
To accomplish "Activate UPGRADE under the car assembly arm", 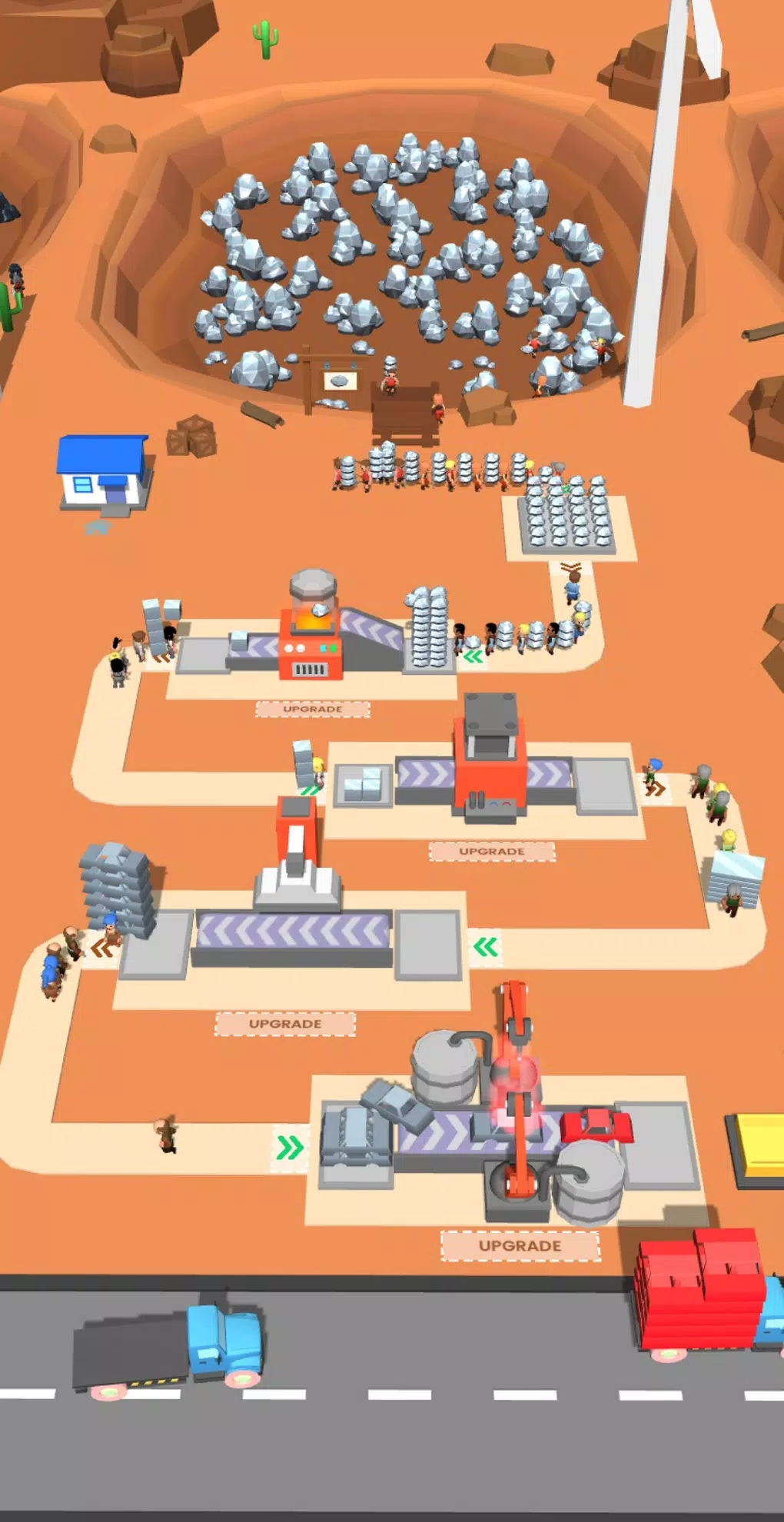I will [x=520, y=1245].
